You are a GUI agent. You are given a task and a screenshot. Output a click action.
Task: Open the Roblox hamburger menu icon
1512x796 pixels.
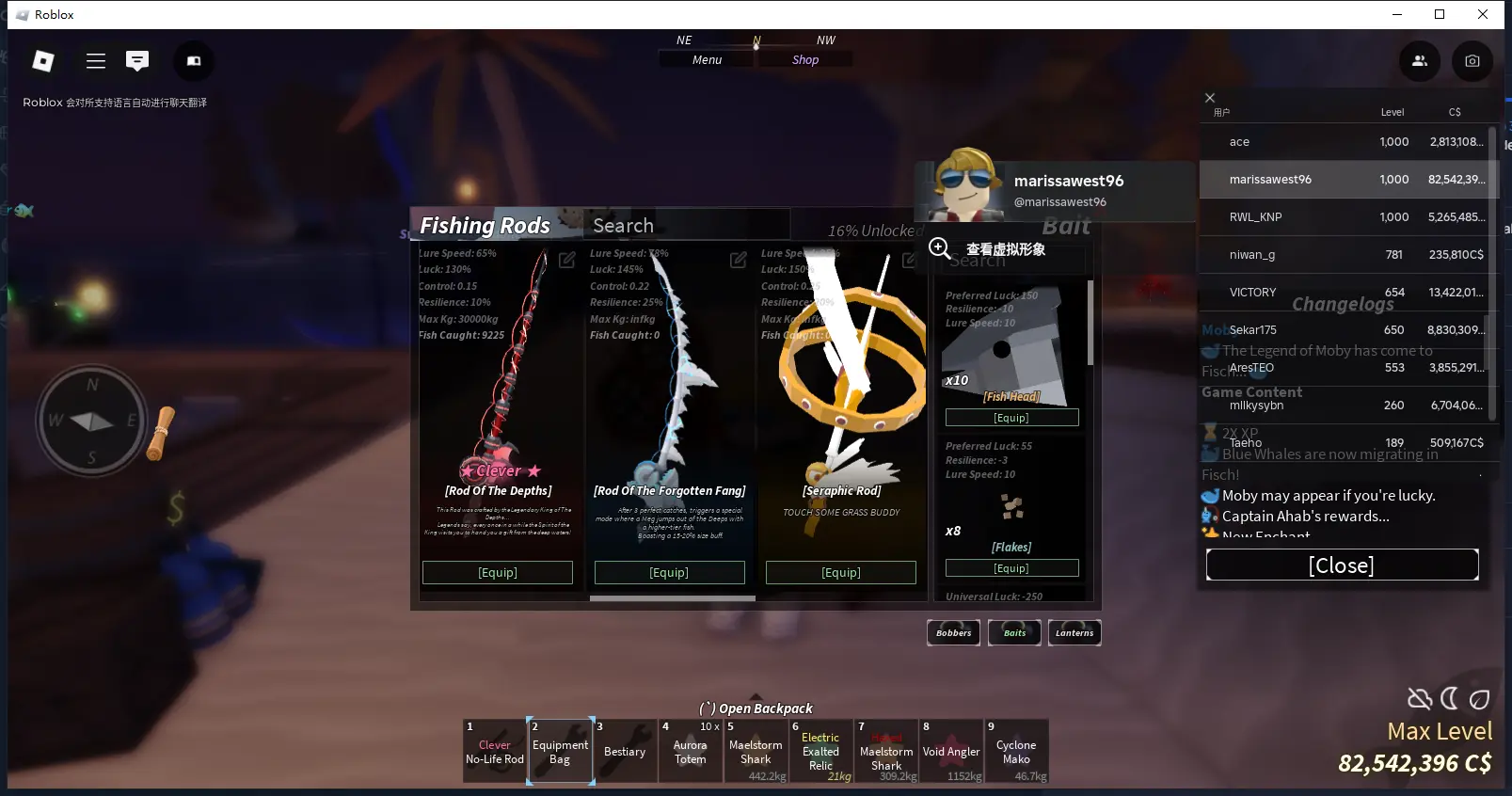[95, 60]
